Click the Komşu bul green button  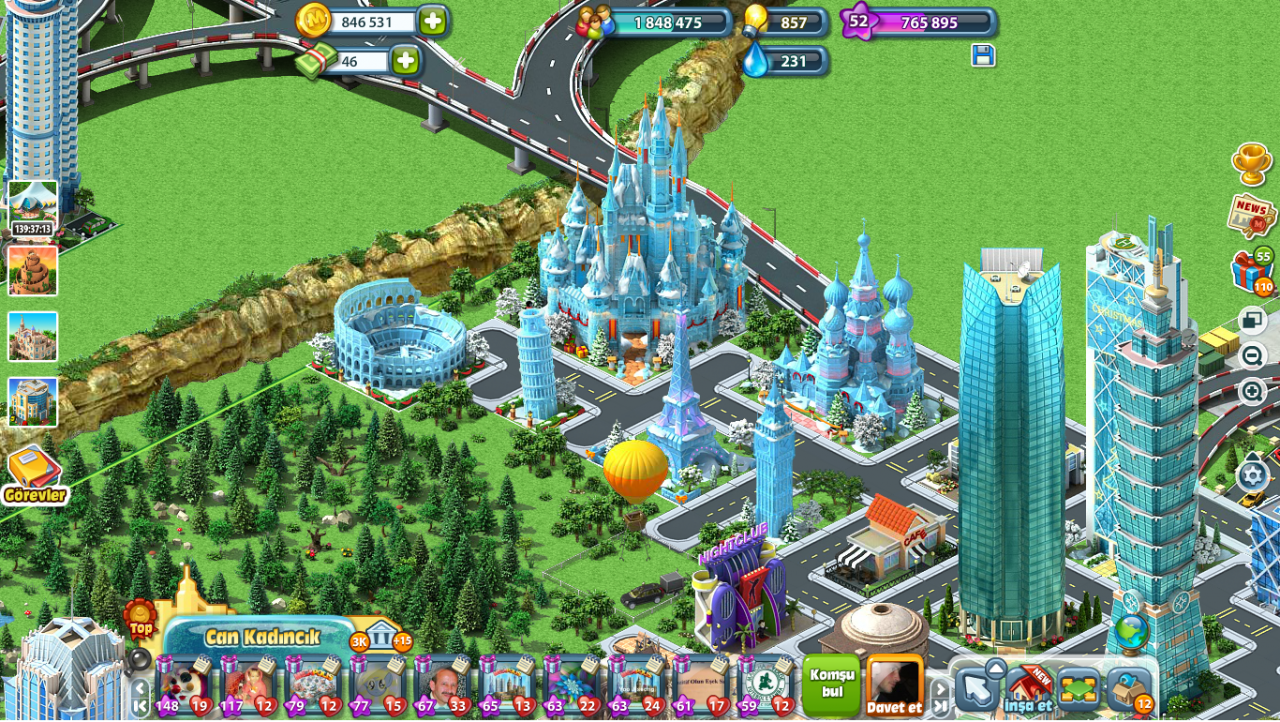click(832, 684)
